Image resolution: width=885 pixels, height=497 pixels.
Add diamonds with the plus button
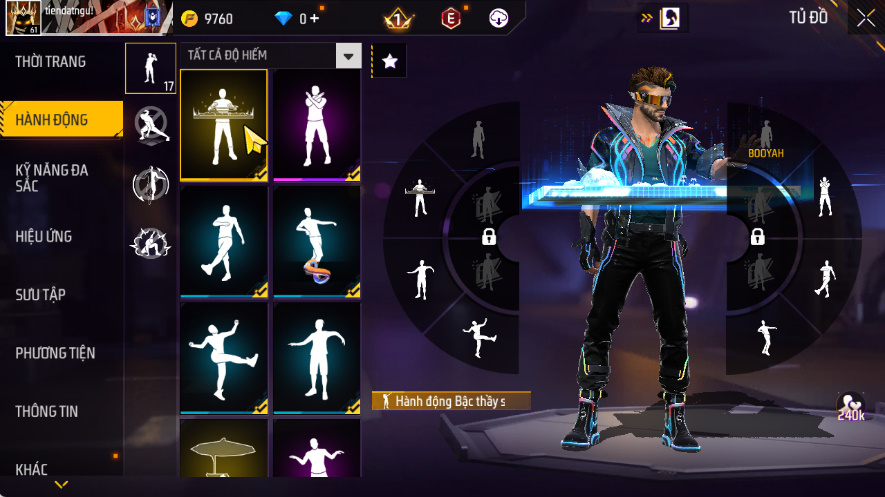(315, 18)
